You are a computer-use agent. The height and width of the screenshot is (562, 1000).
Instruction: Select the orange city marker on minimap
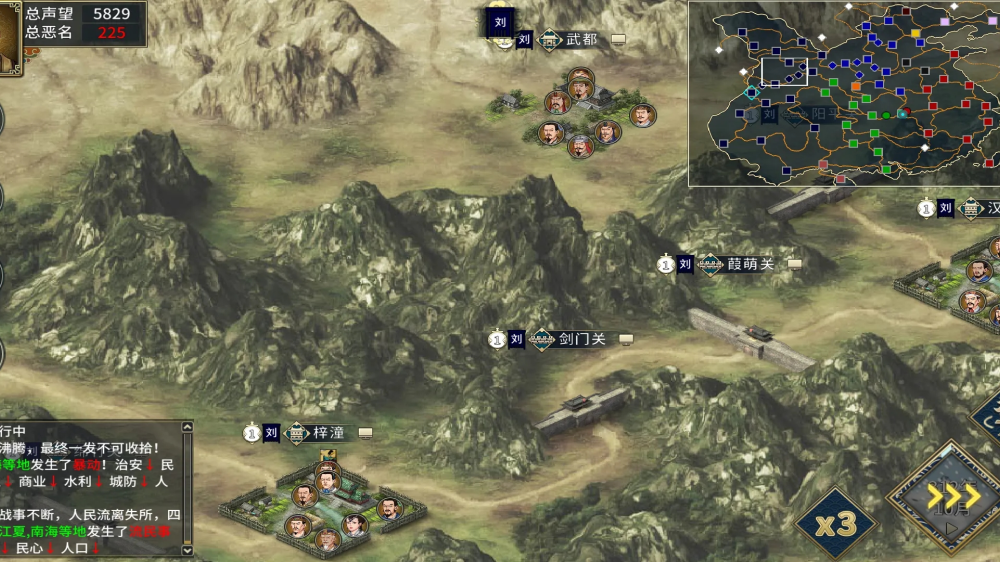point(856,86)
